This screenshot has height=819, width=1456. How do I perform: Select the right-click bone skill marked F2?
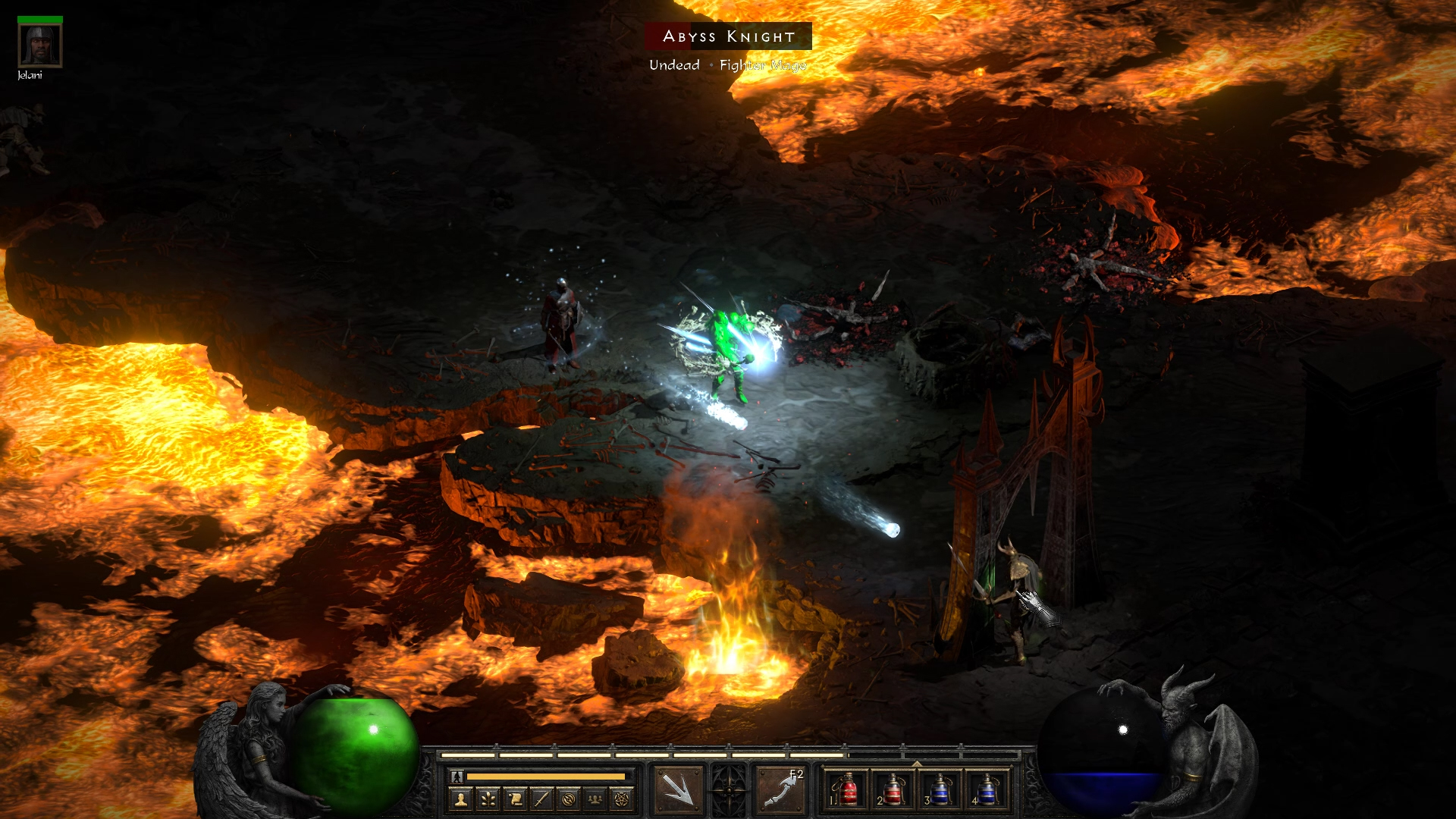point(782,789)
